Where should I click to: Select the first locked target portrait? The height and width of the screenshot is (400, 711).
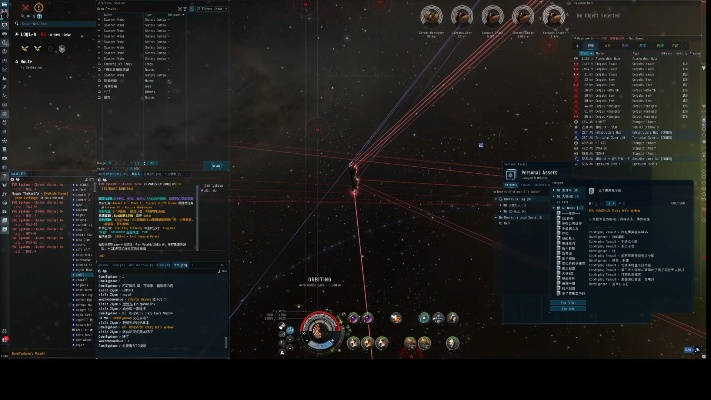click(432, 17)
